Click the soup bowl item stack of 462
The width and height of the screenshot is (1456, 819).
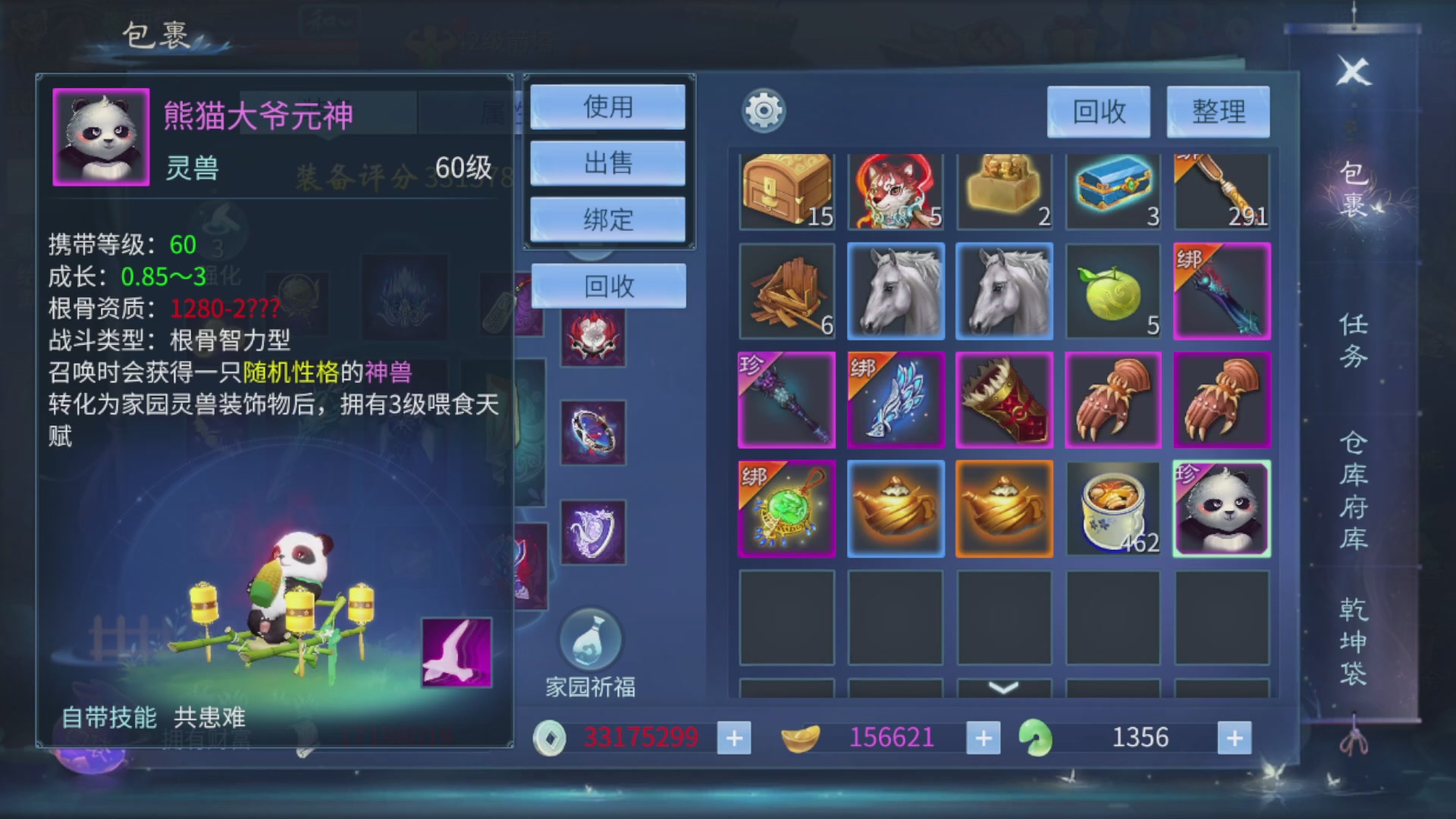click(x=1112, y=509)
